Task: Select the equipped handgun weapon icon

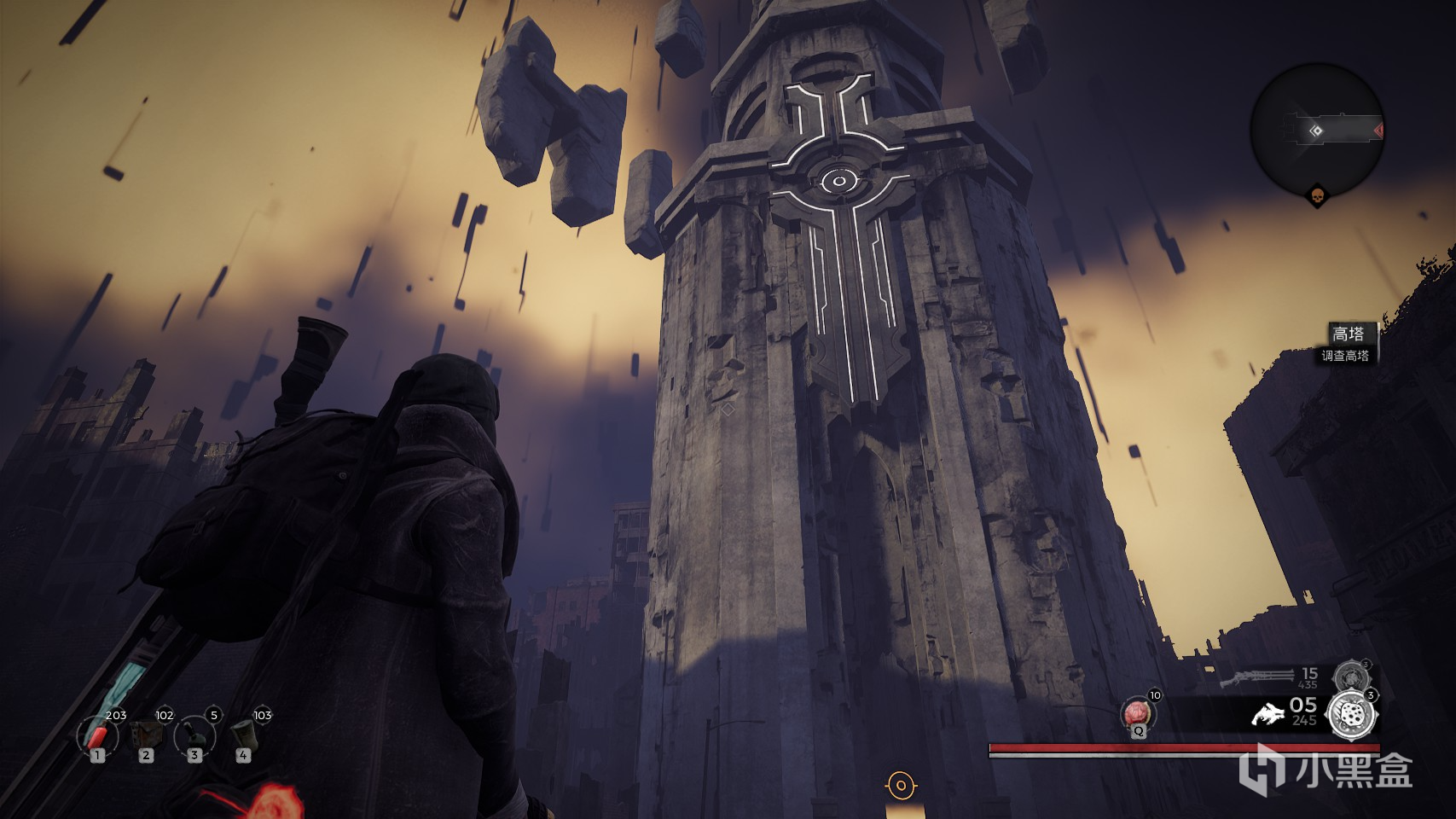Action: tap(1267, 713)
